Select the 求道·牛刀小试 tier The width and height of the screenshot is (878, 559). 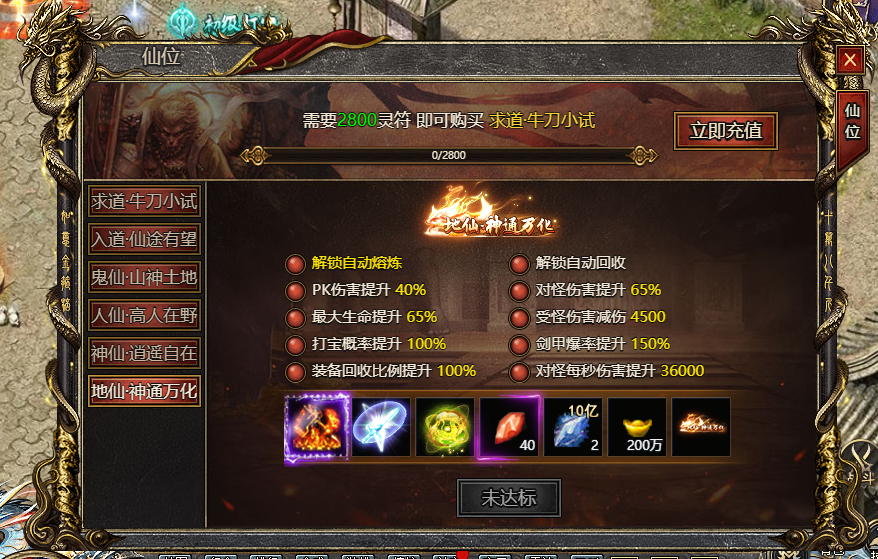[x=144, y=201]
